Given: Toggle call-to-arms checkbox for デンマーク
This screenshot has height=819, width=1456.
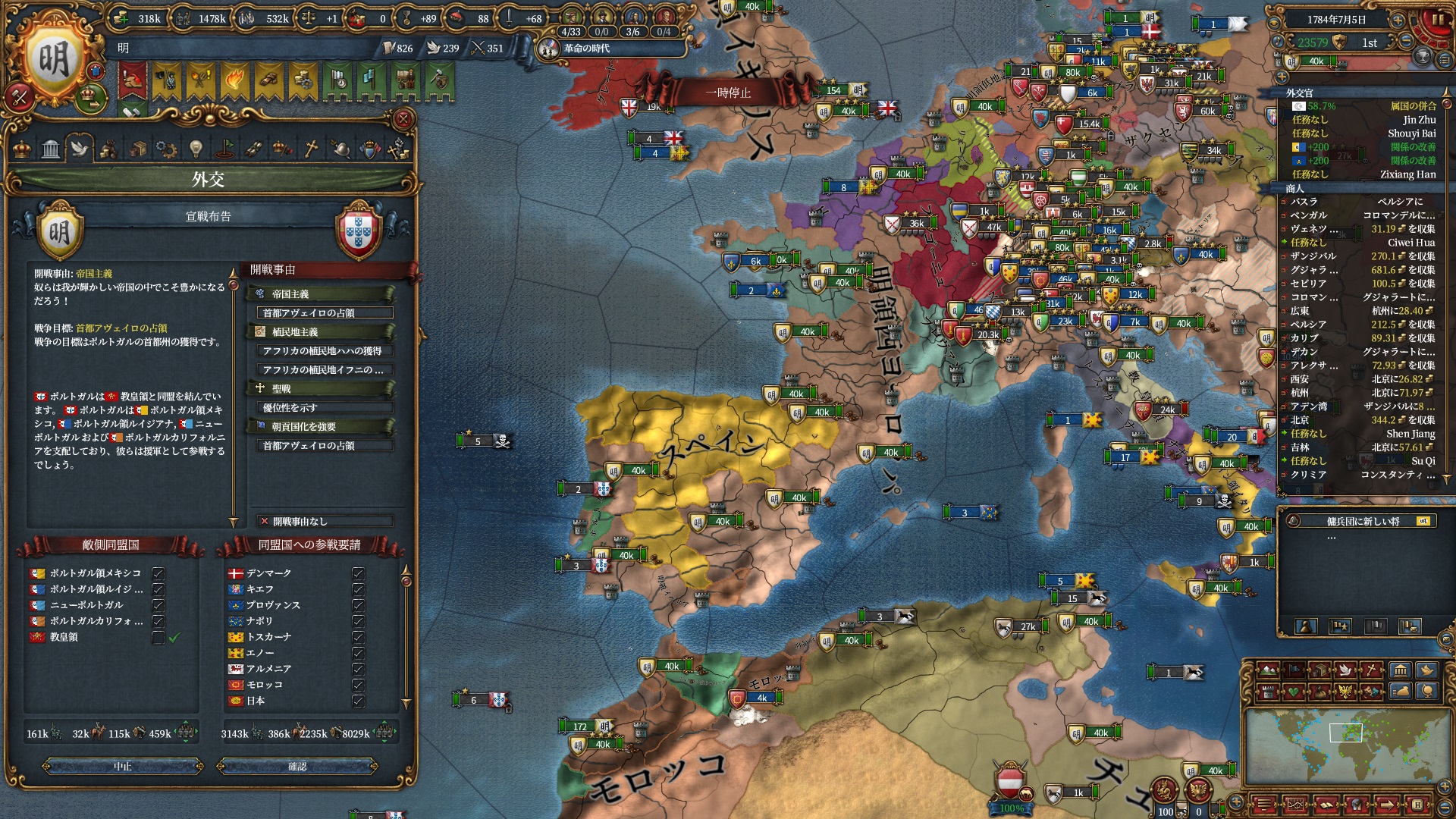Looking at the screenshot, I should [358, 573].
